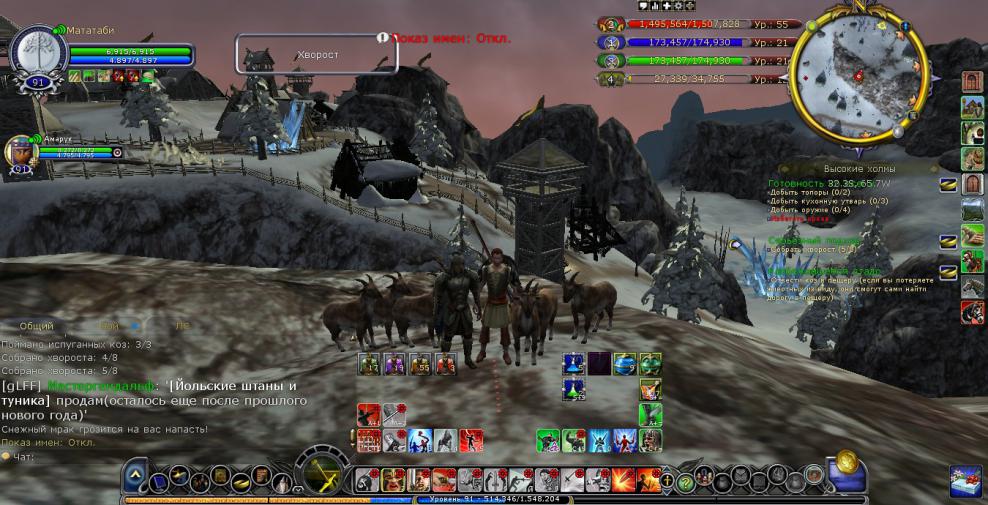Switch to the Общий chat tab

(37, 326)
